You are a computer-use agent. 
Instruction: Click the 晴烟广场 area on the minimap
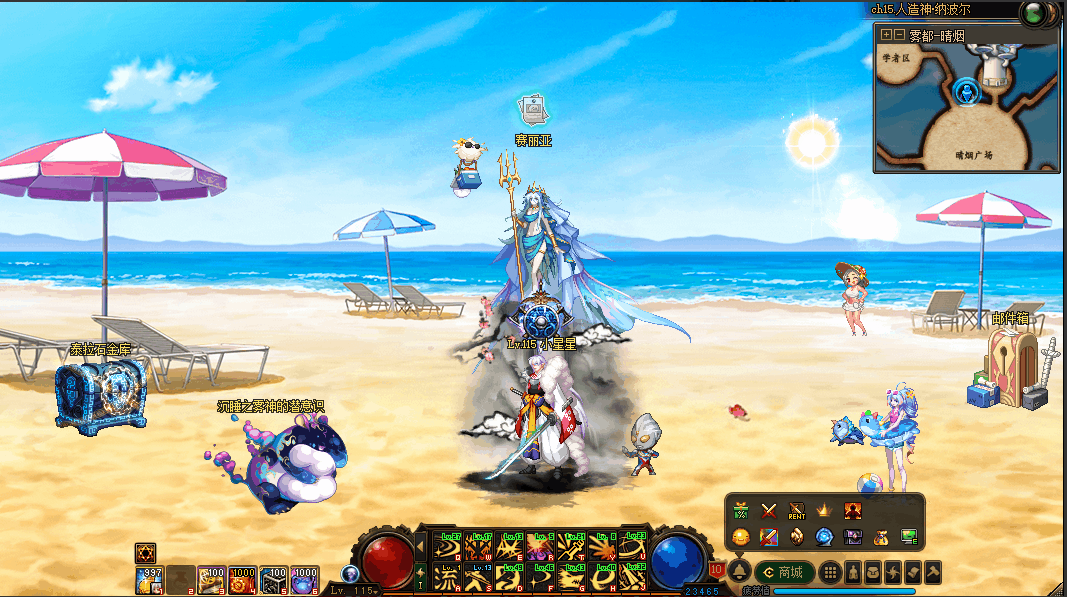(x=972, y=154)
